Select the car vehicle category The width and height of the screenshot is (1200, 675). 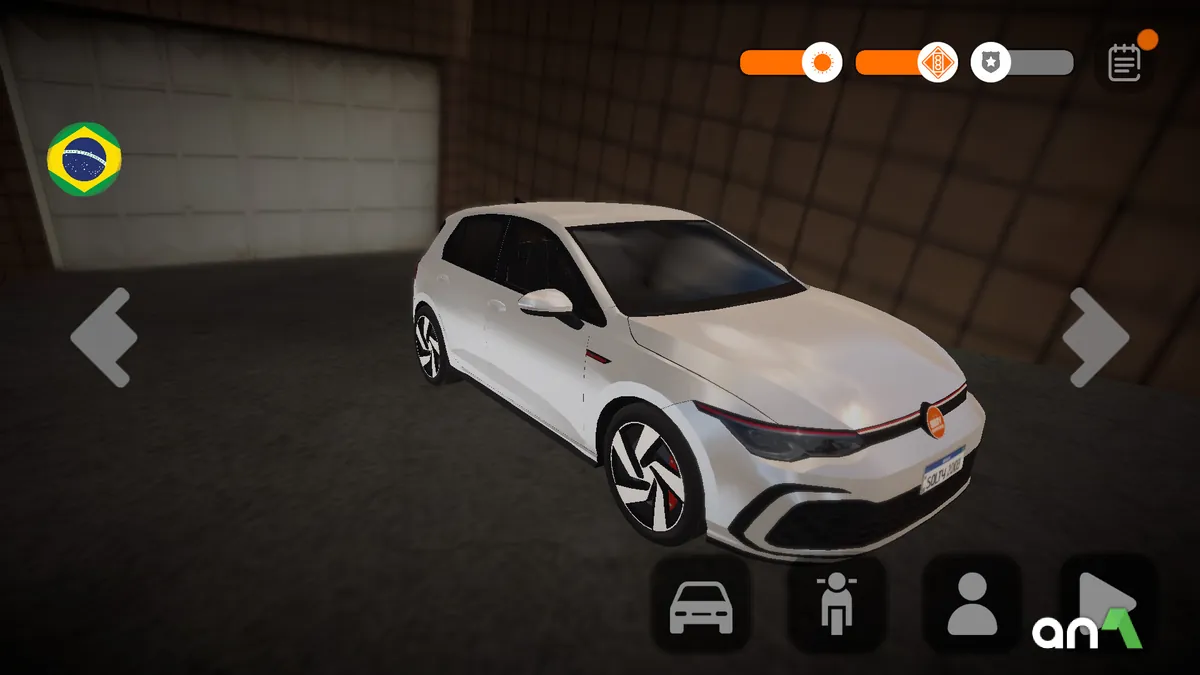[701, 606]
